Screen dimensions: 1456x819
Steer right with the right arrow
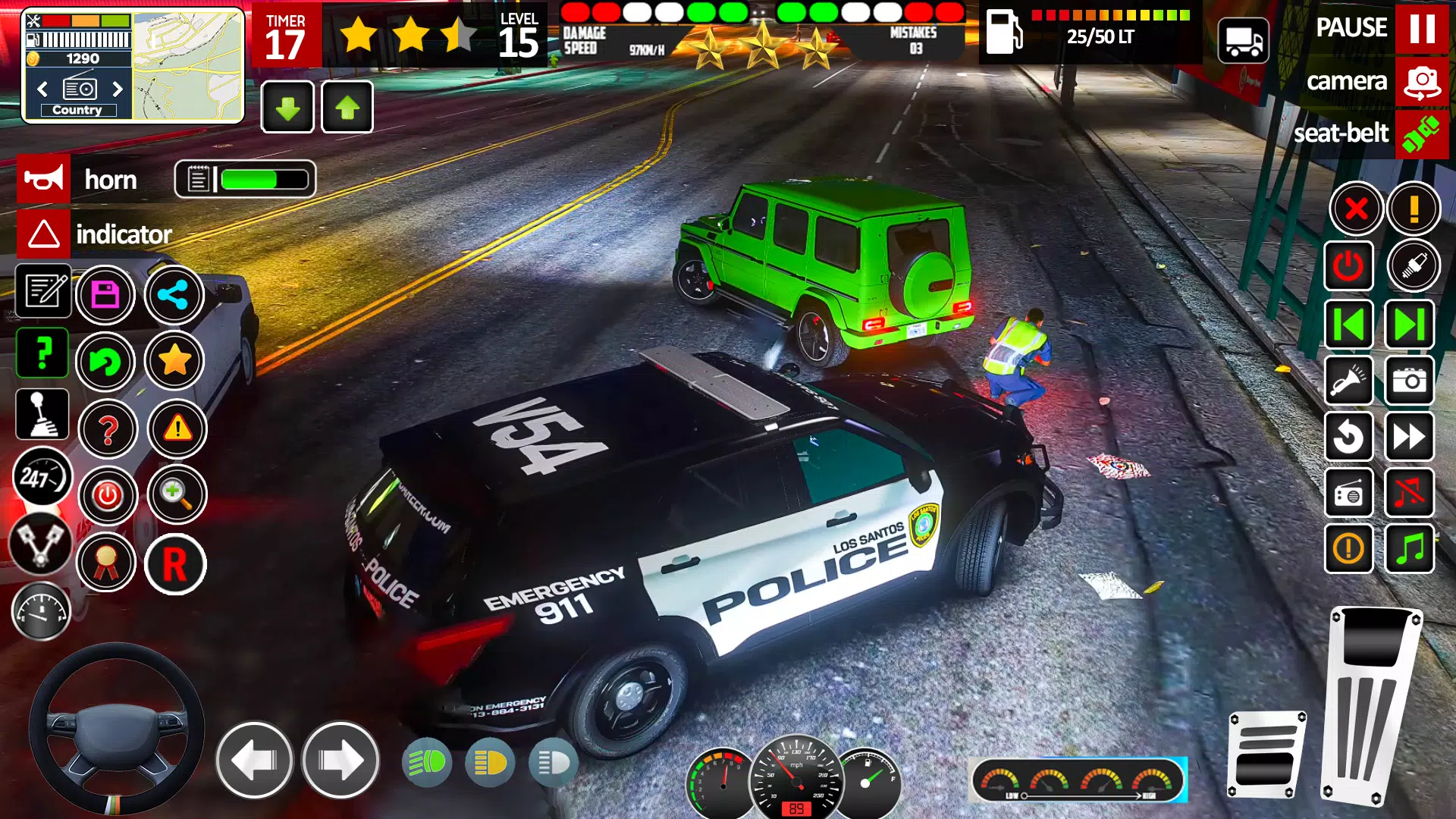(x=340, y=760)
